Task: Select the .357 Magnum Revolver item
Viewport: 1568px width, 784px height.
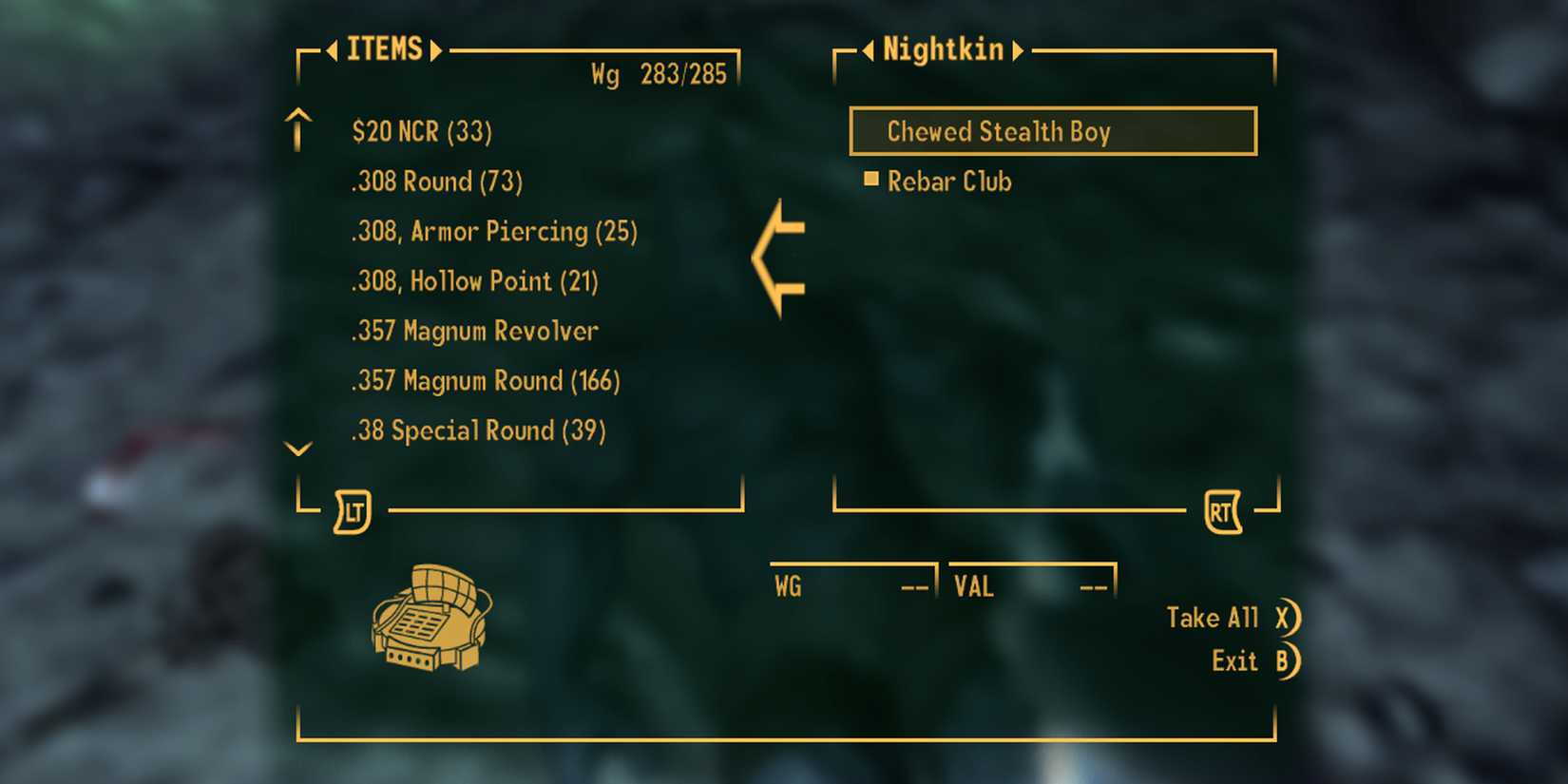Action: coord(475,331)
